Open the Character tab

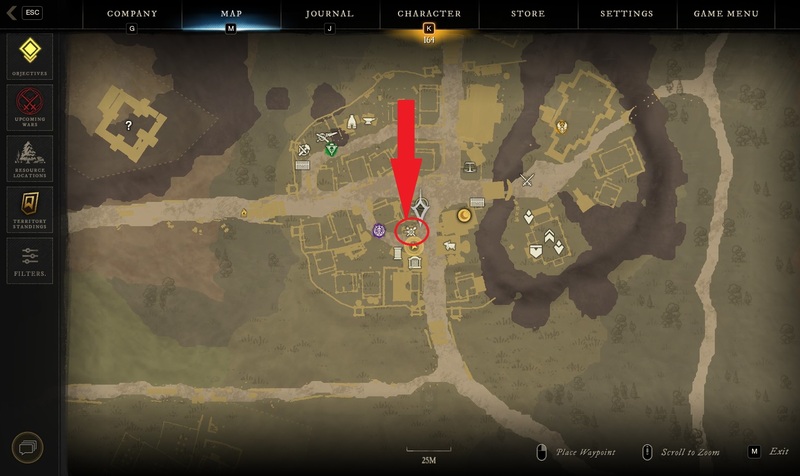(x=429, y=14)
